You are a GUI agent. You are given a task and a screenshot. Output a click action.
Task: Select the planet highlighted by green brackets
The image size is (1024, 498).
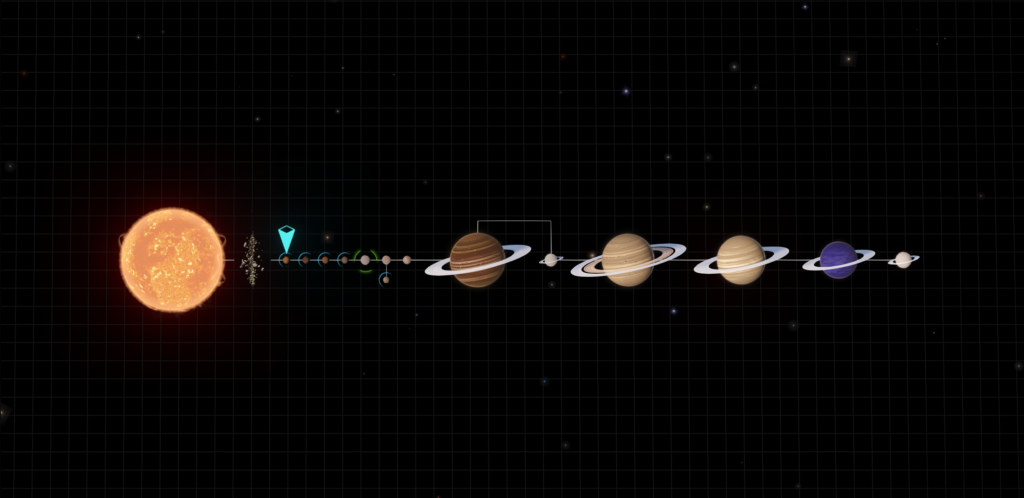(365, 260)
